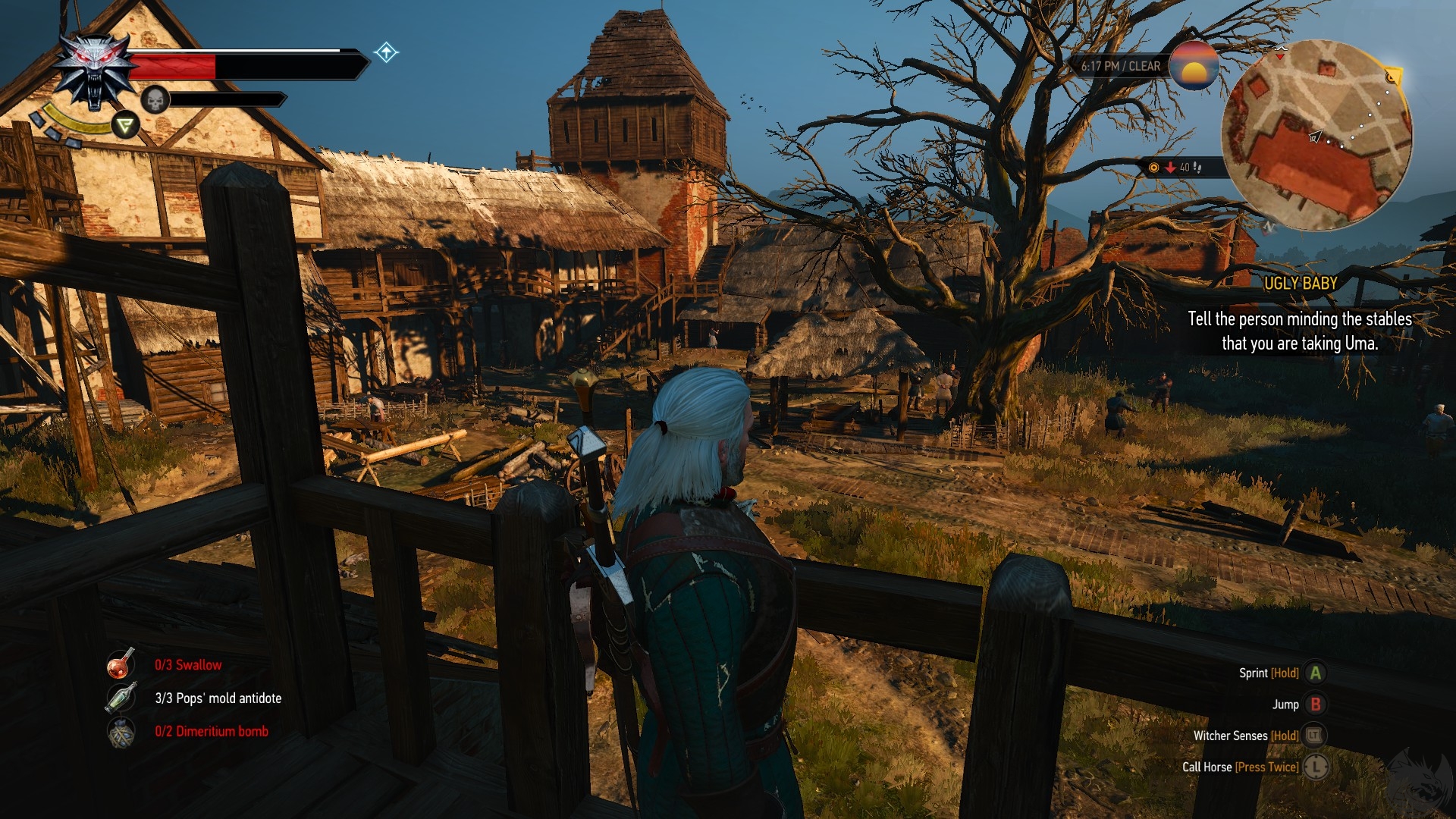Click the active witcher sign icon

tap(126, 124)
